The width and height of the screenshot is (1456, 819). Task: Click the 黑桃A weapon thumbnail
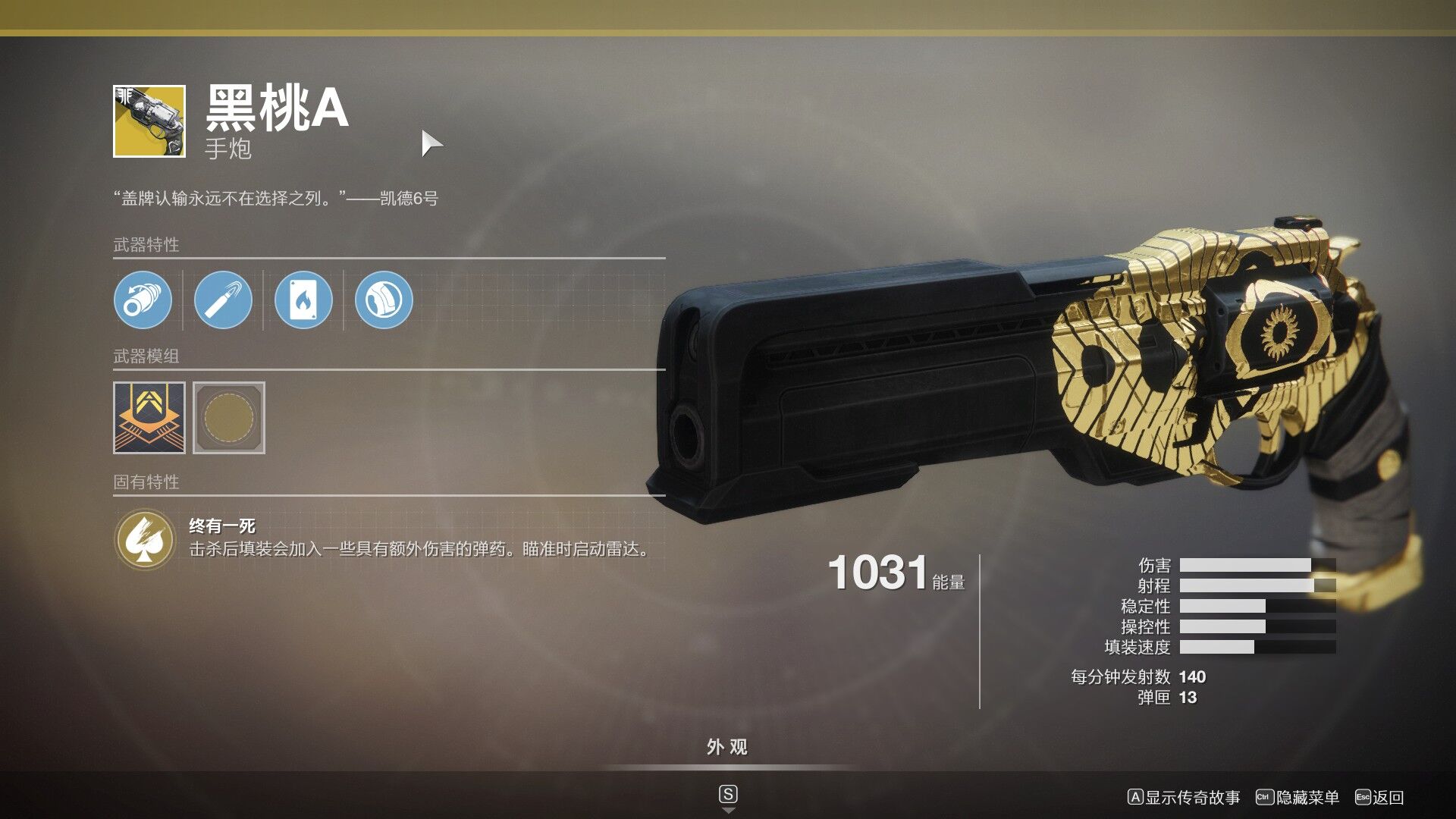[x=149, y=121]
